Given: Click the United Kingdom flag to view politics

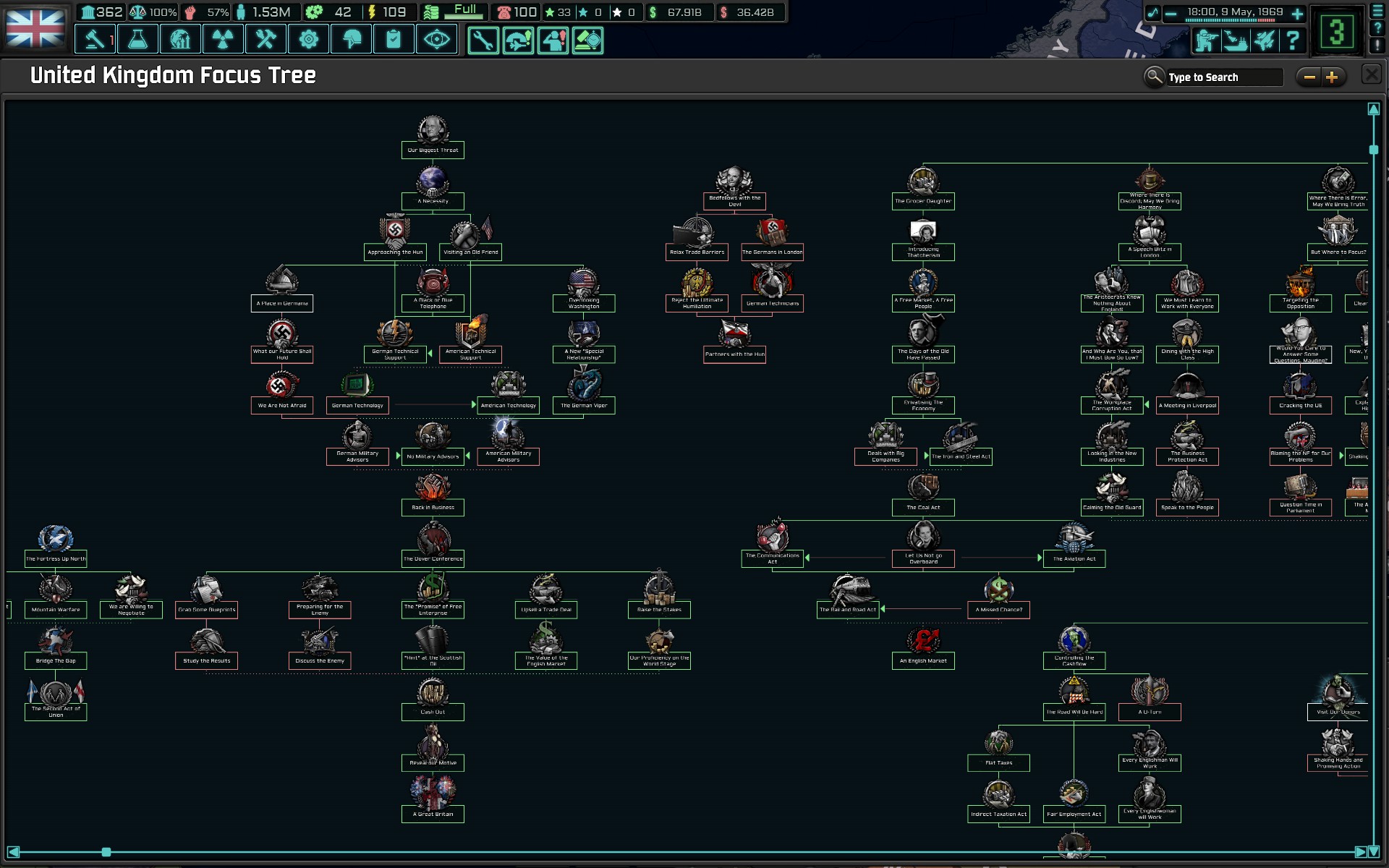Looking at the screenshot, I should point(34,27).
